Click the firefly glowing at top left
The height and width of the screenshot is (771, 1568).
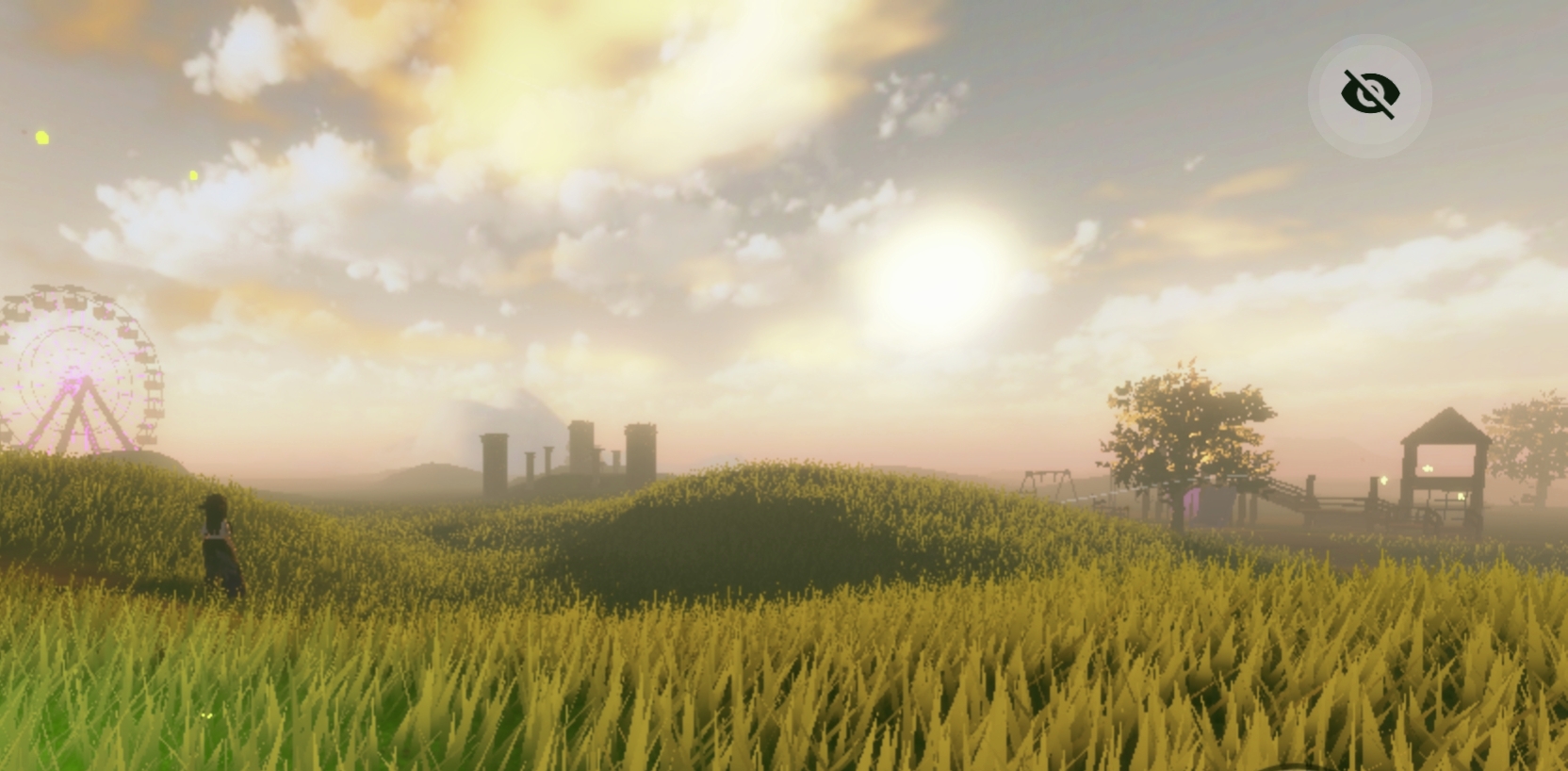[x=41, y=137]
